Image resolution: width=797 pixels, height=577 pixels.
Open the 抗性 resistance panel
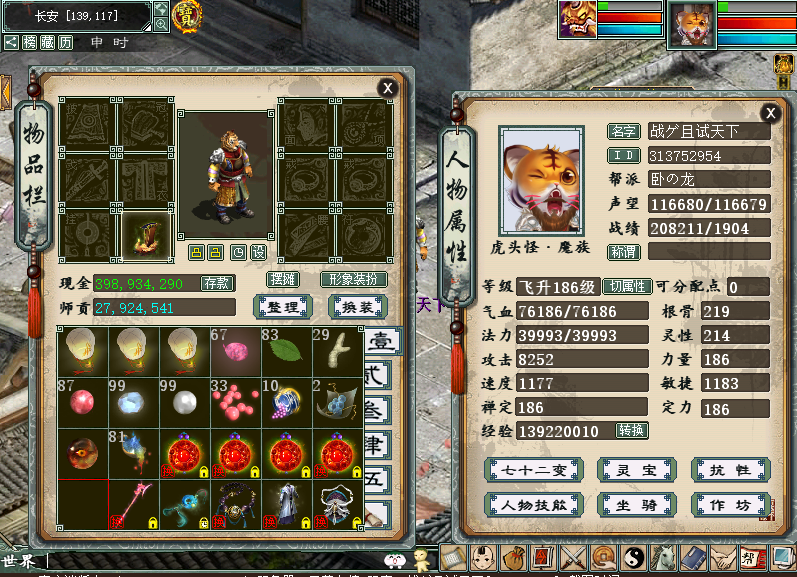(730, 470)
